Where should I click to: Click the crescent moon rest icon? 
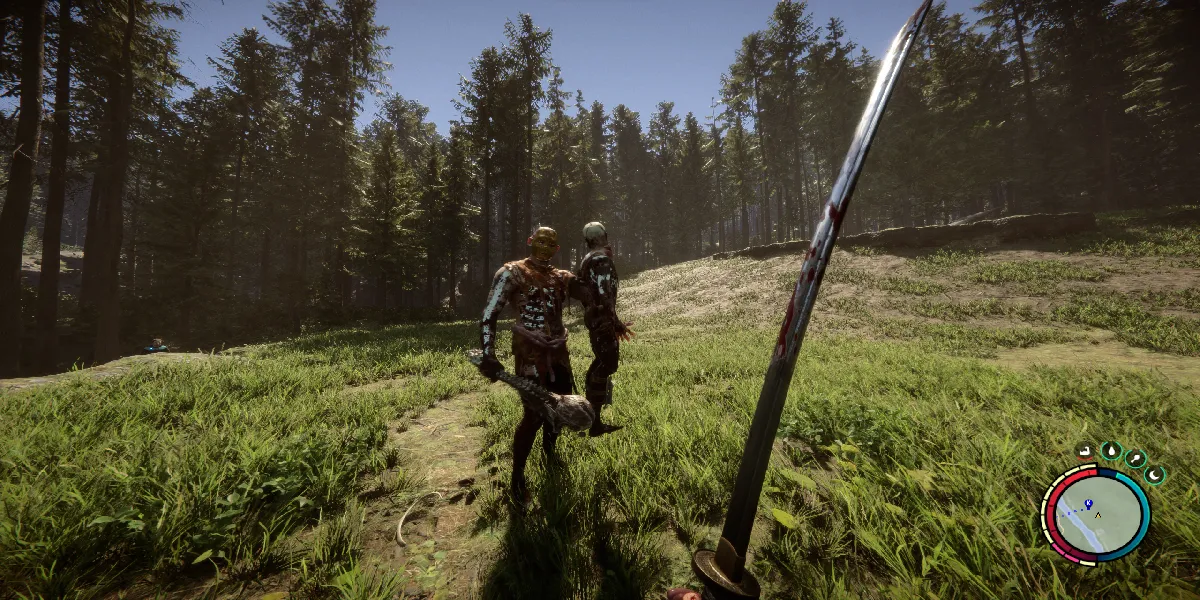1154,474
